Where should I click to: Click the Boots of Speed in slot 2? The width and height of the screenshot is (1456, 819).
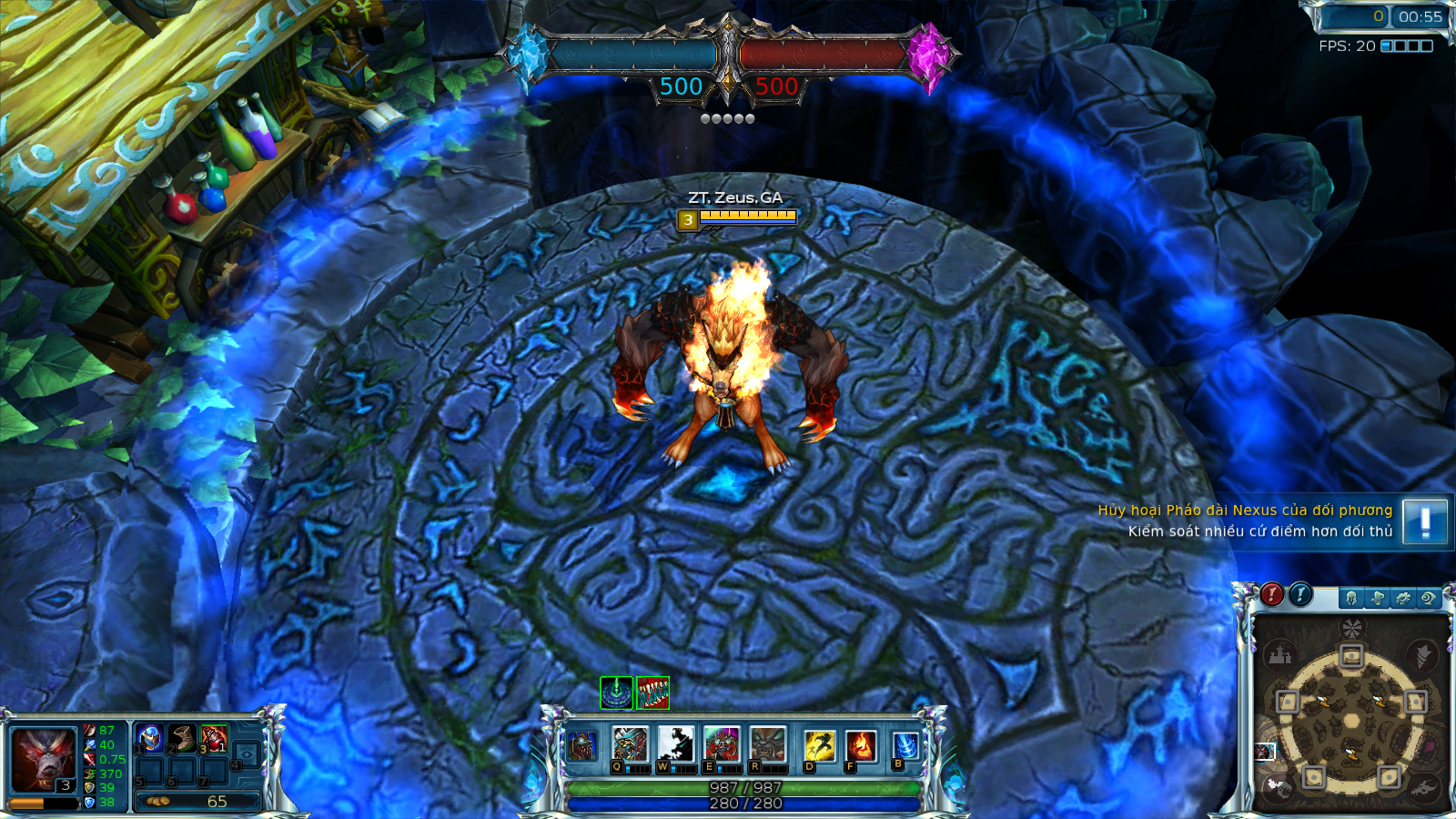tap(182, 737)
